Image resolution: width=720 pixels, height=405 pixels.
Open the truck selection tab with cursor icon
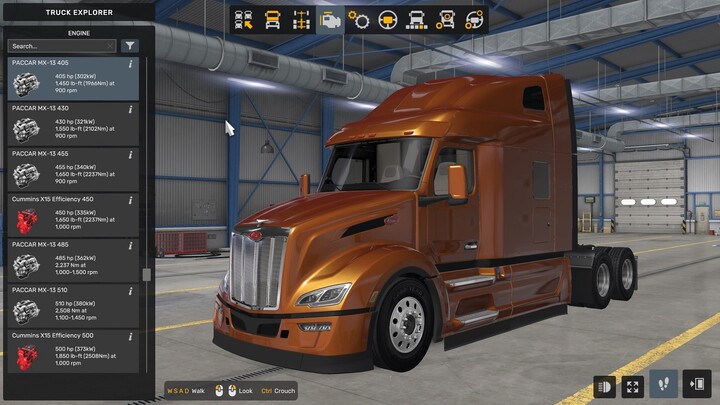[243, 19]
